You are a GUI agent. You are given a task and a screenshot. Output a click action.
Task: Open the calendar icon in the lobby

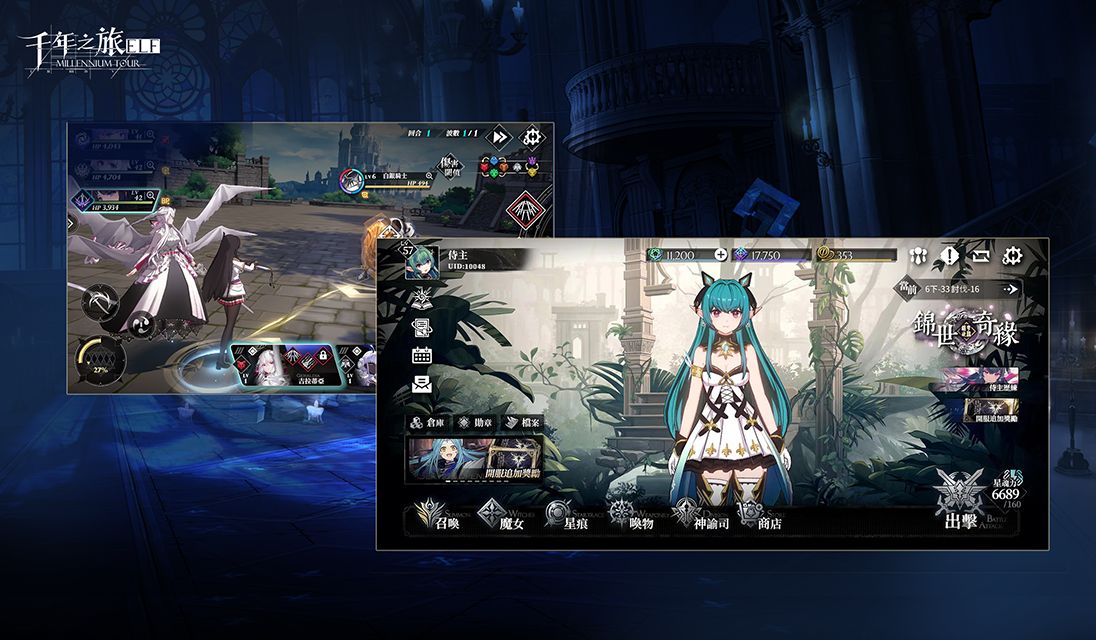pos(421,355)
